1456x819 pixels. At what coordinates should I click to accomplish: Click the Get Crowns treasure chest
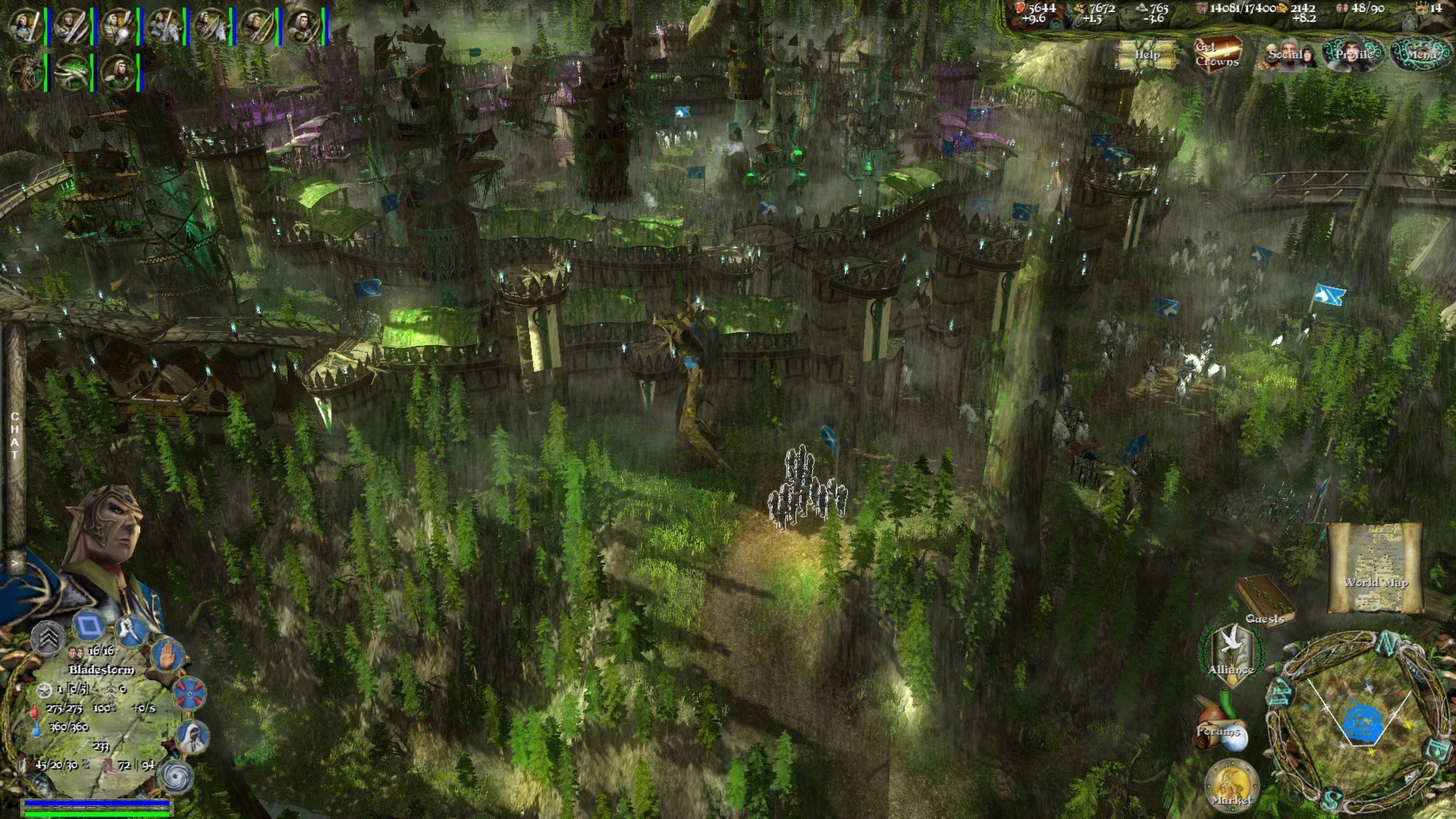(1217, 54)
